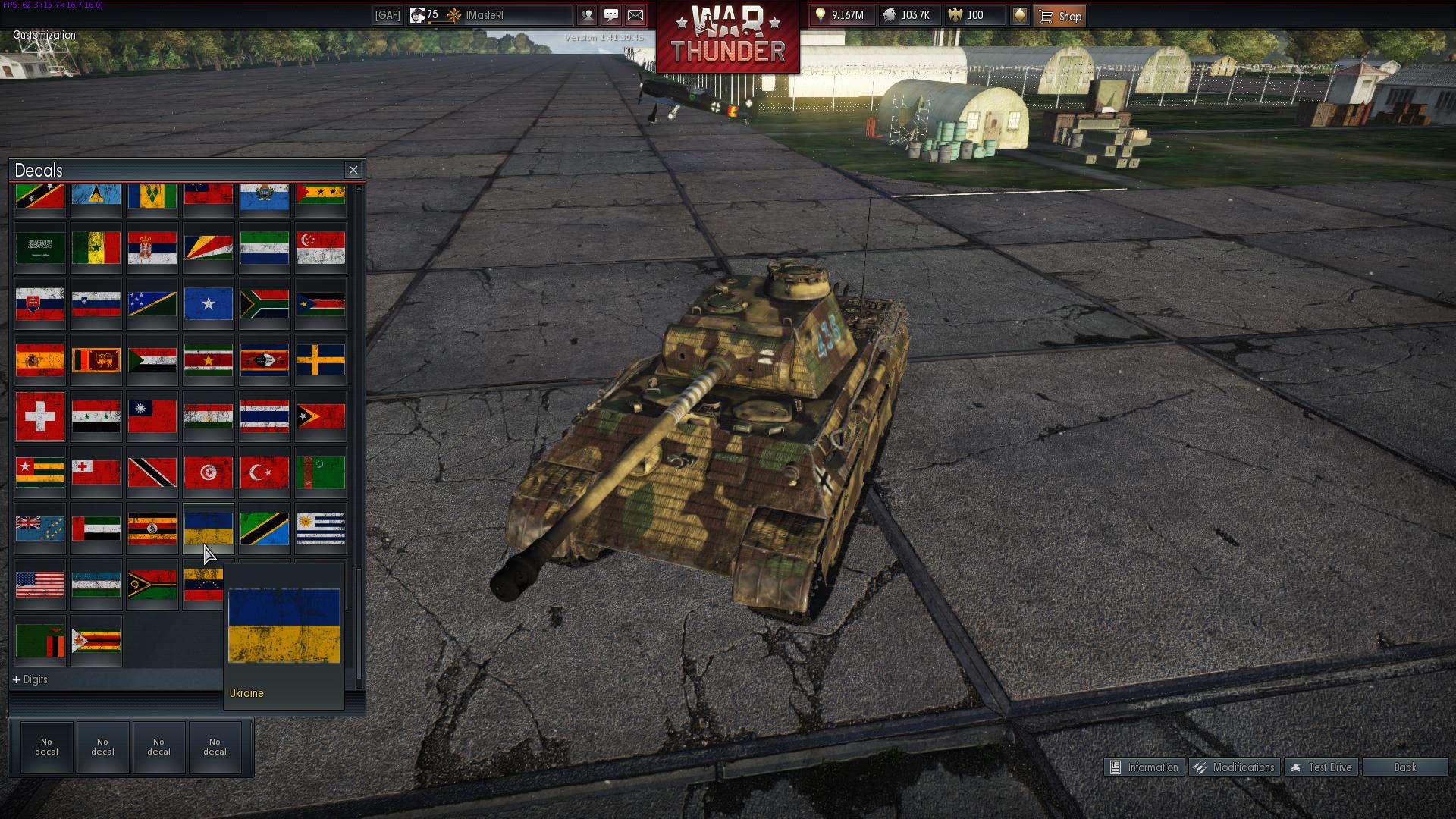1456x819 pixels.
Task: Go Back from customization
Action: click(1404, 767)
